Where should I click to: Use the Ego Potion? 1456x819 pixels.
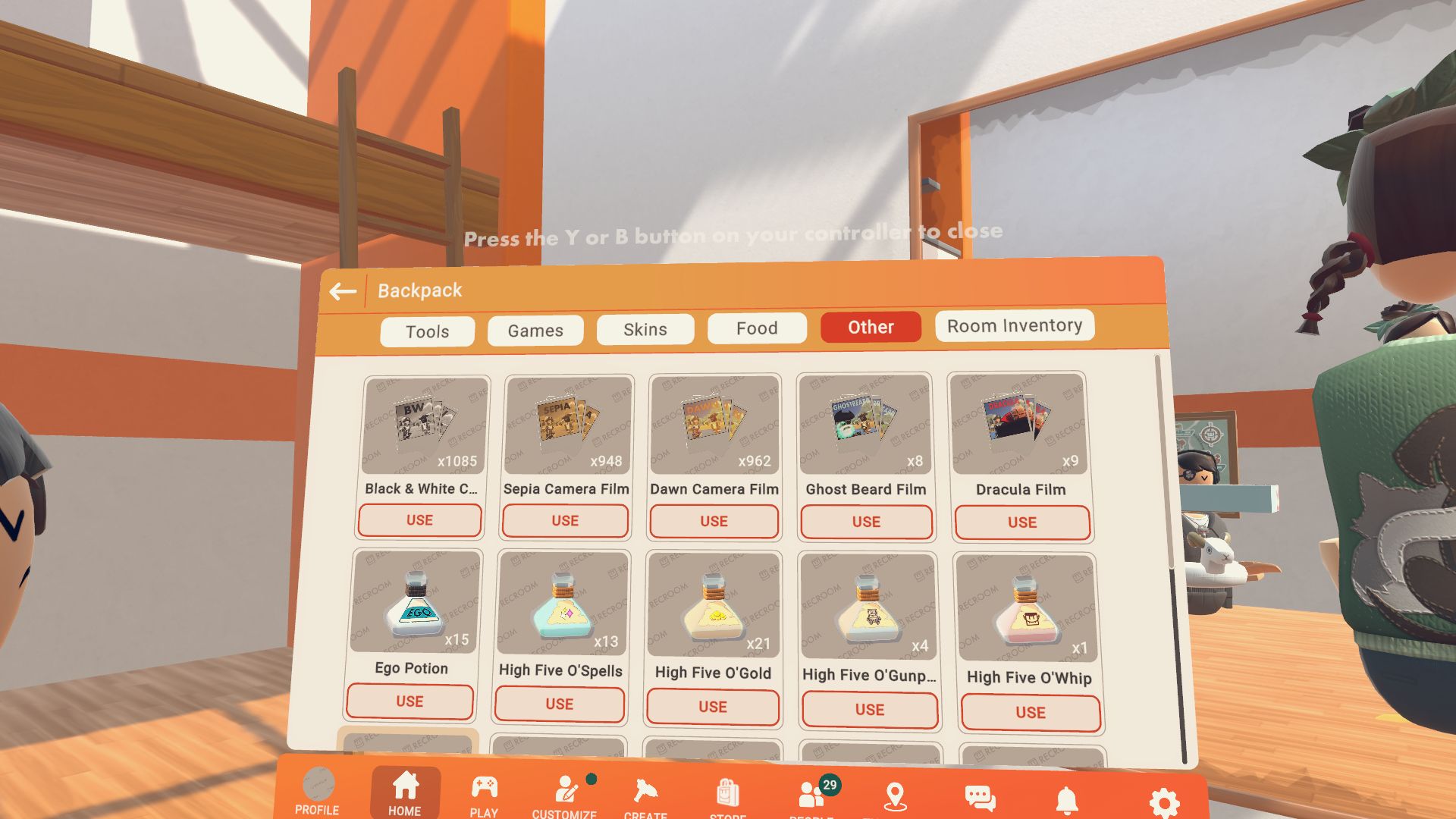coord(409,701)
